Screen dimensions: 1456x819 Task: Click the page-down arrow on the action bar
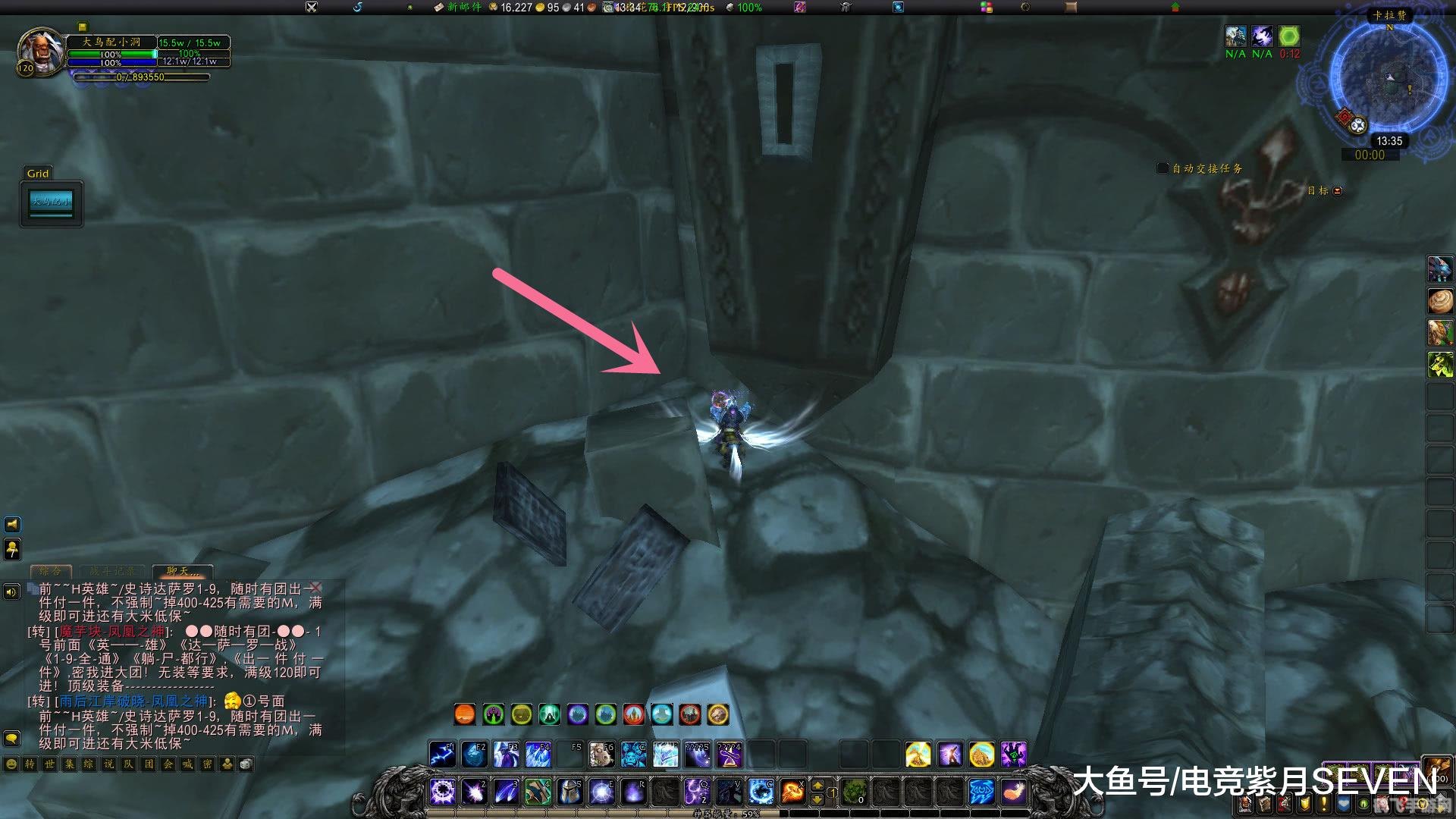click(817, 799)
